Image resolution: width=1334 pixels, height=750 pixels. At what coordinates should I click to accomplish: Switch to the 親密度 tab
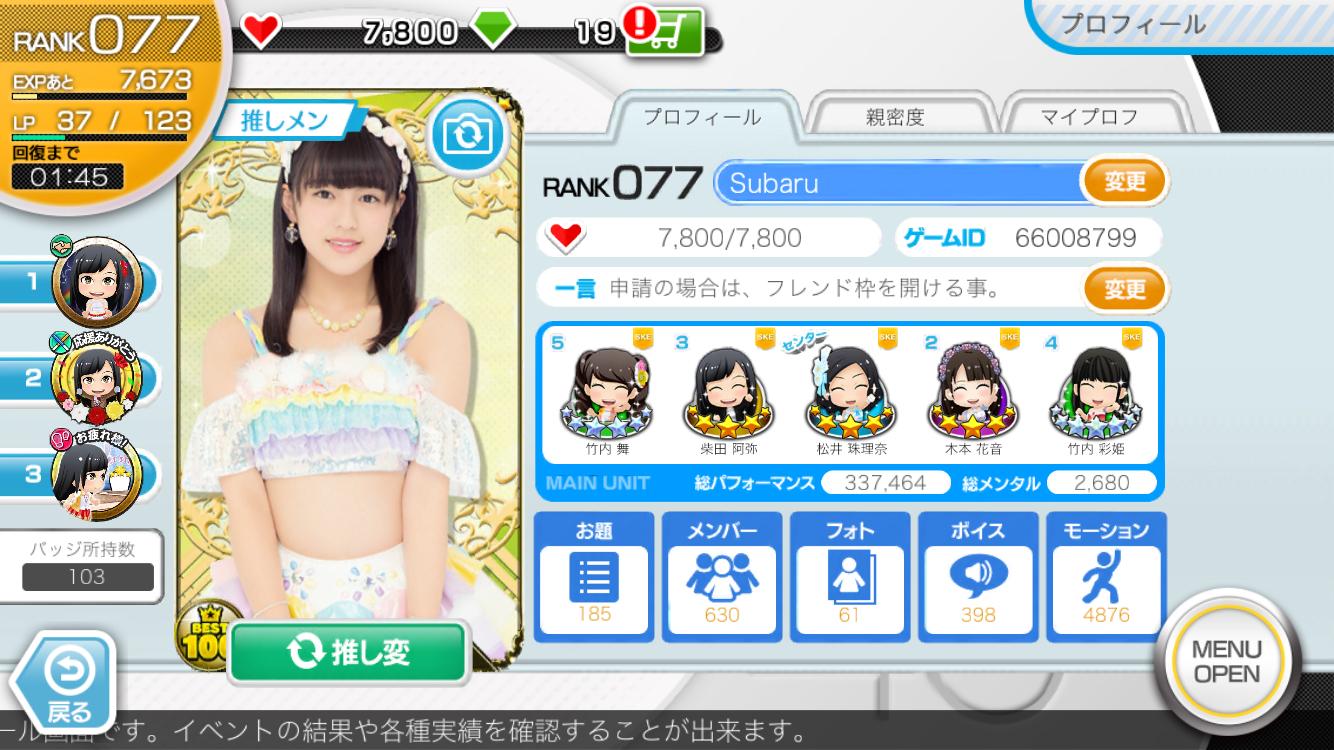[895, 117]
